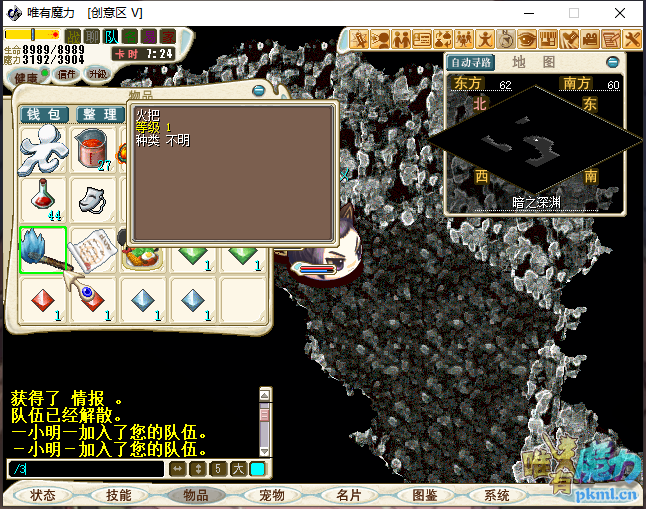Screen dimensions: 646x509
Task: Click the 钱包 wallet button
Action: click(x=44, y=115)
